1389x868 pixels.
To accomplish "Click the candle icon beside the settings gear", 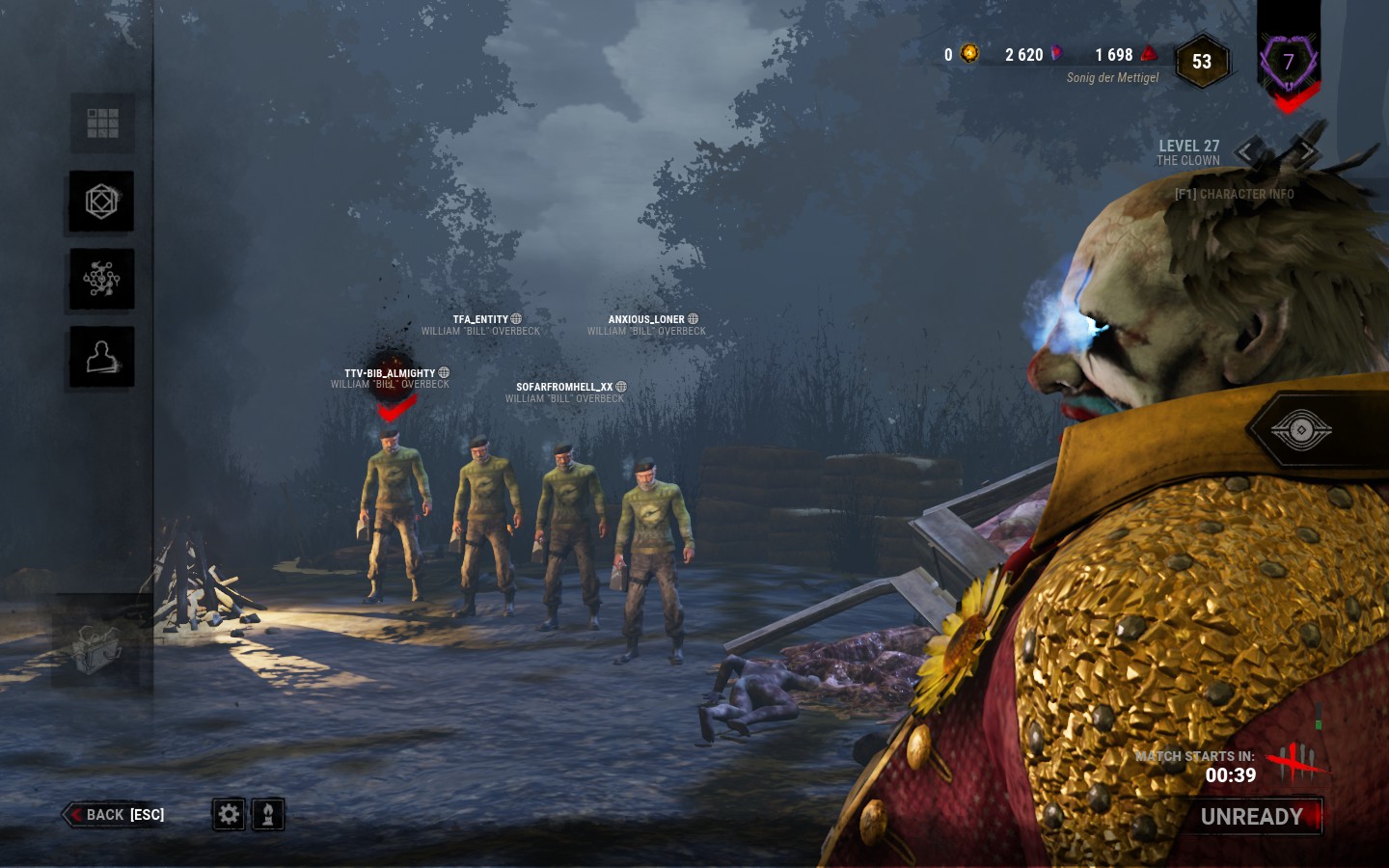I will [267, 814].
